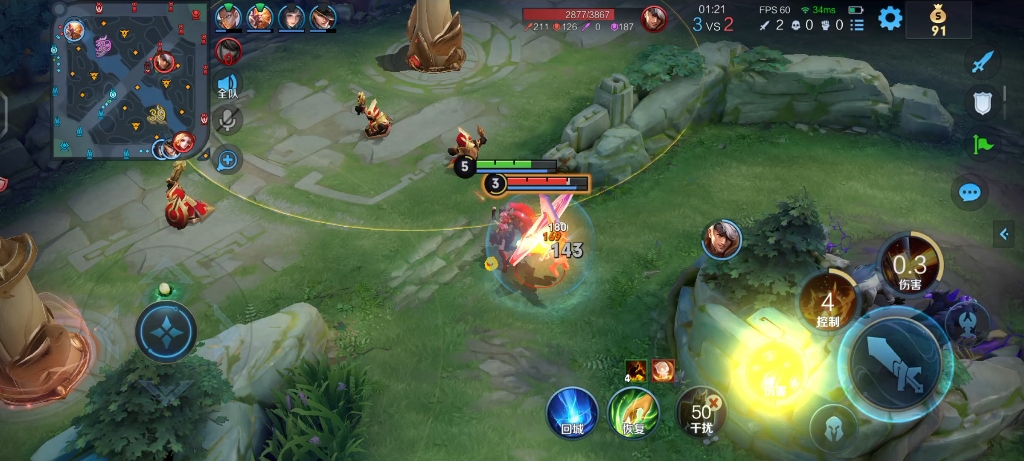Send the green flag gather signal
Viewport: 1024px width, 461px height.
(x=982, y=144)
